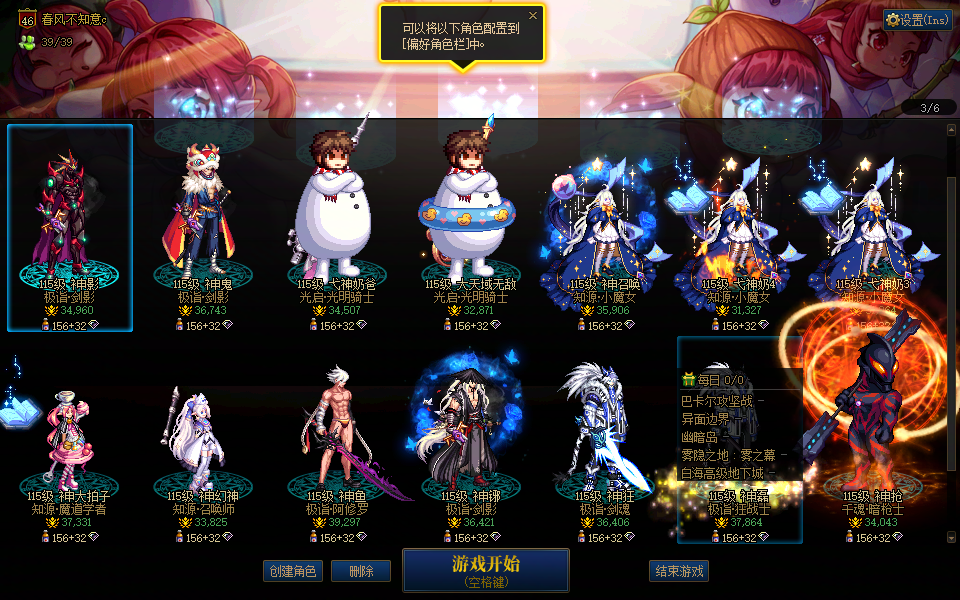
Task: Pick the 剑影 character 神挪
Action: (472, 440)
